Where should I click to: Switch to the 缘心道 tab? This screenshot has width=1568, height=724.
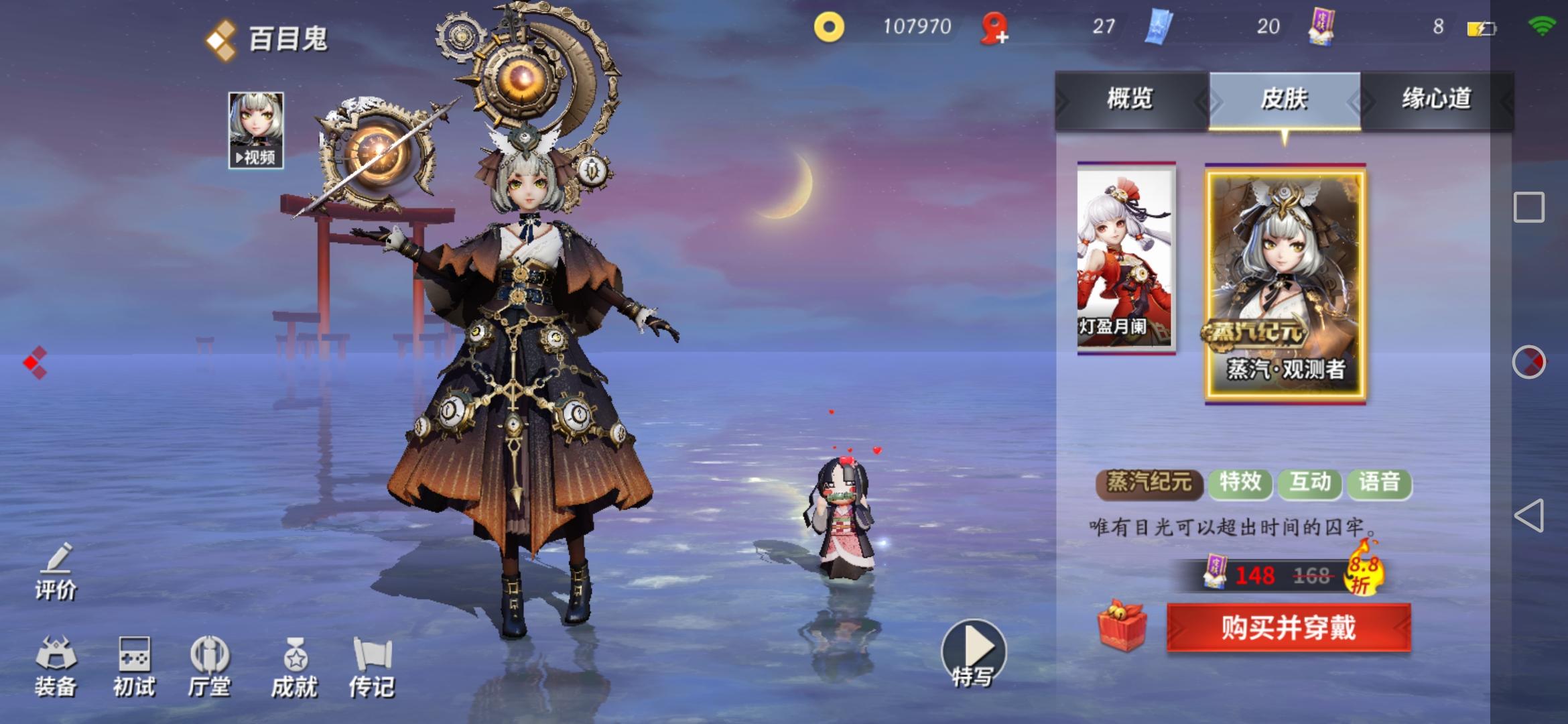[x=1439, y=99]
